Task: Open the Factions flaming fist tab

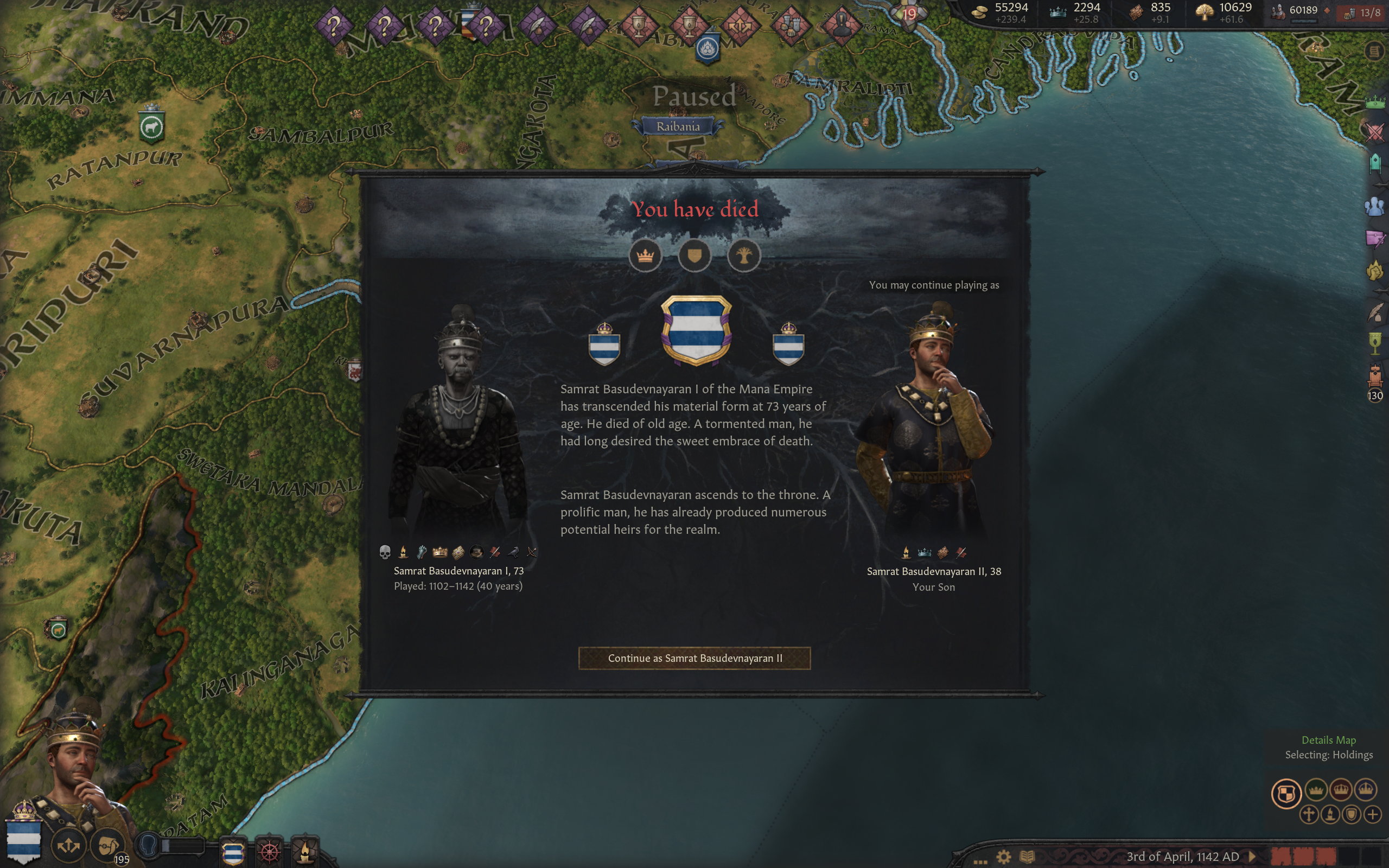Action: click(x=1375, y=270)
